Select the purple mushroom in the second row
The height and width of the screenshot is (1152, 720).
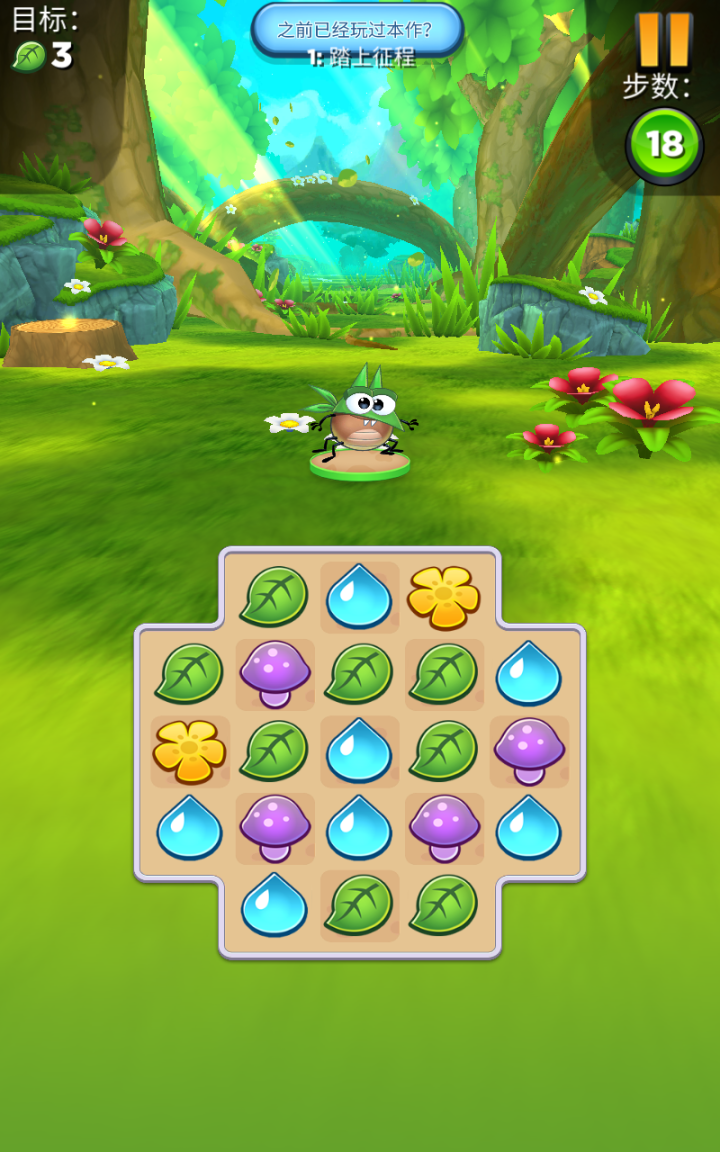point(275,673)
